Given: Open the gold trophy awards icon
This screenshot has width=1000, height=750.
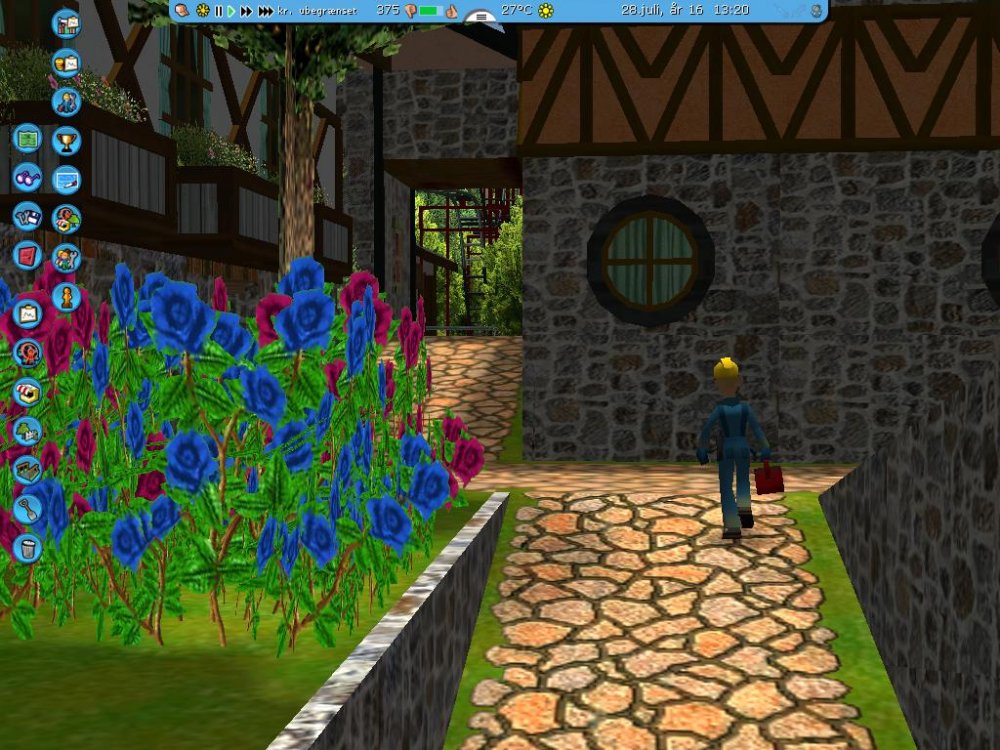Looking at the screenshot, I should (x=66, y=139).
